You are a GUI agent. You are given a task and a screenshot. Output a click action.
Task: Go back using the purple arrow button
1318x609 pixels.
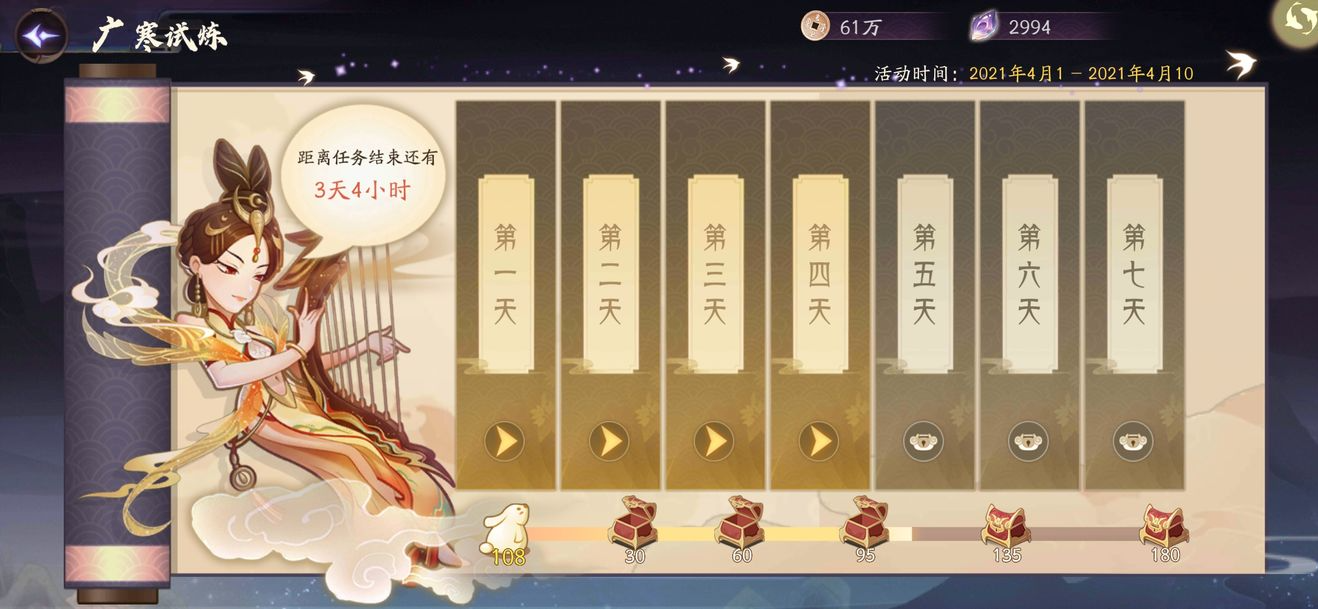pyautogui.click(x=42, y=36)
